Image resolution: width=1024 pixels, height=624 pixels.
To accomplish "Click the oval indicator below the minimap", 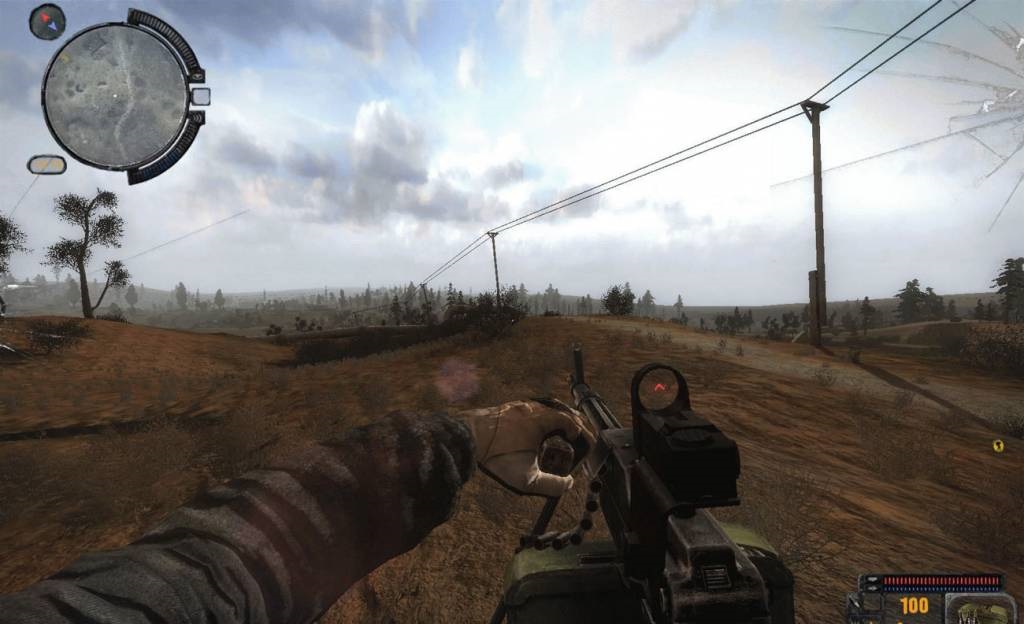I will tap(46, 164).
